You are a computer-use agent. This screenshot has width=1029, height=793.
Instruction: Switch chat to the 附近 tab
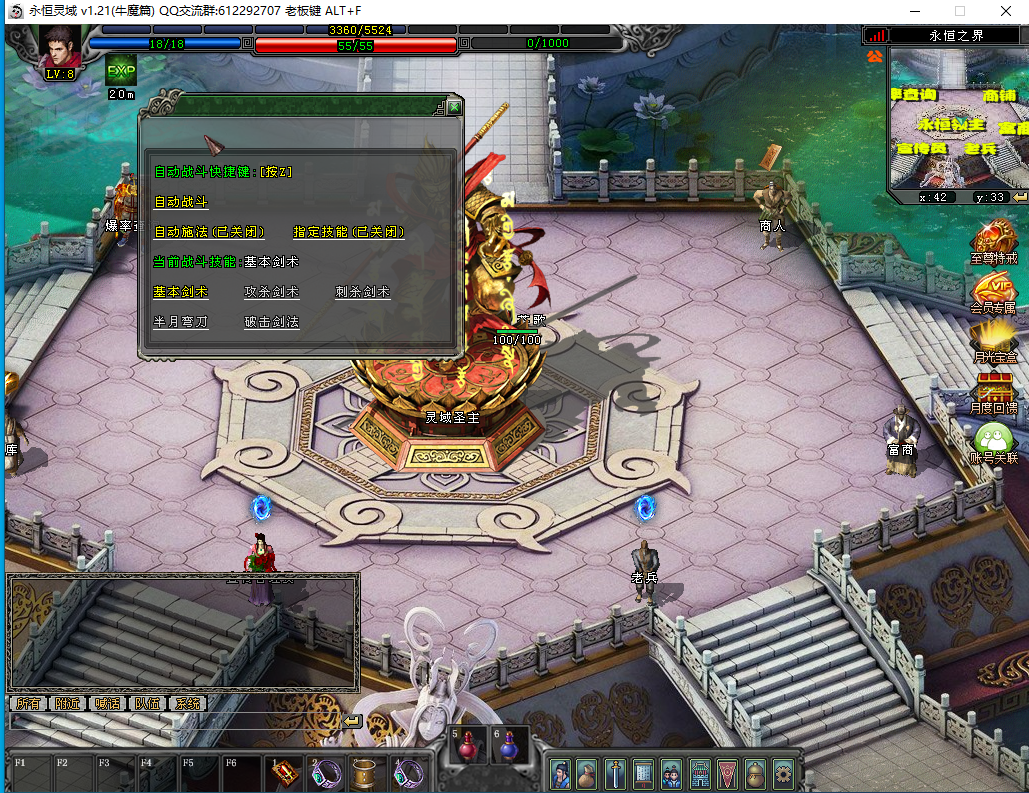click(69, 703)
